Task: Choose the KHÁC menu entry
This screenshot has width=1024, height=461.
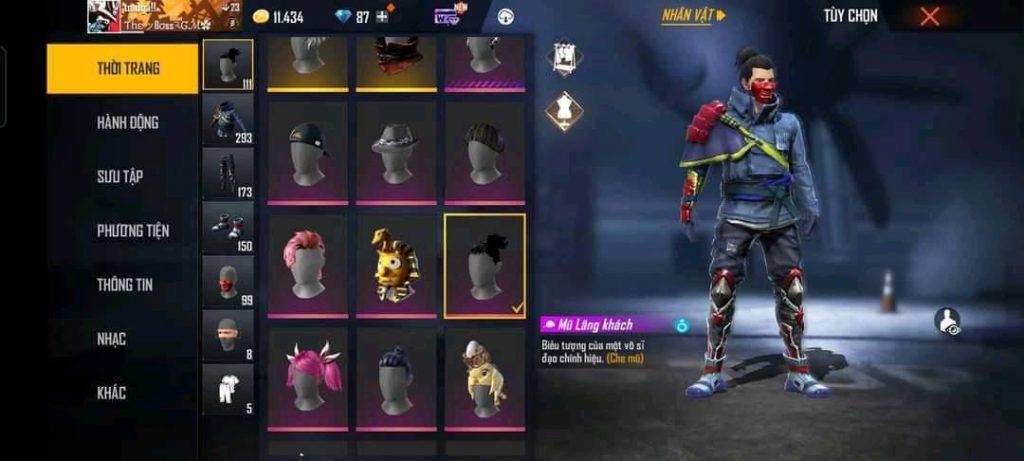Action: (x=111, y=392)
